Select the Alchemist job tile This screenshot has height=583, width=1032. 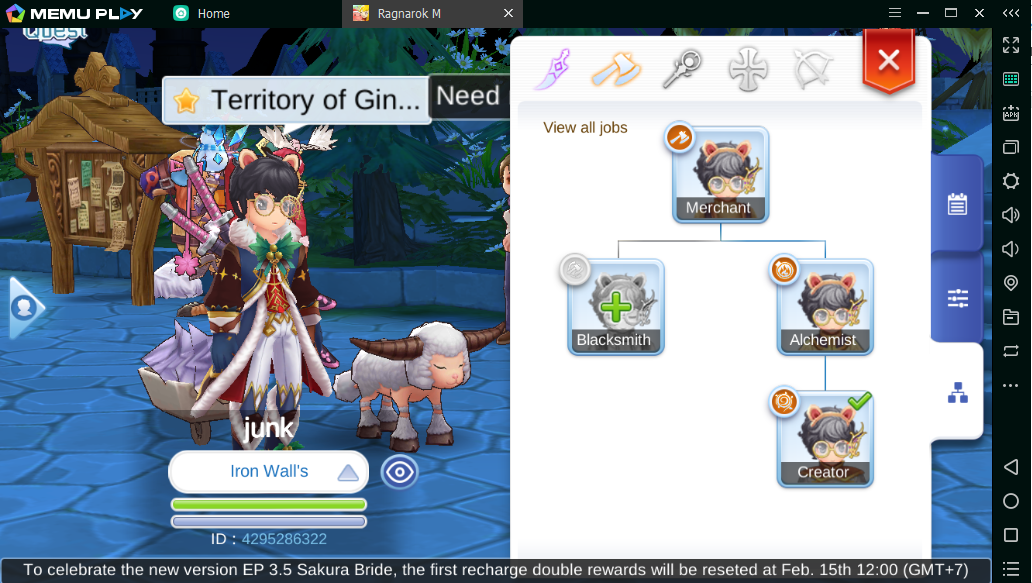(825, 306)
